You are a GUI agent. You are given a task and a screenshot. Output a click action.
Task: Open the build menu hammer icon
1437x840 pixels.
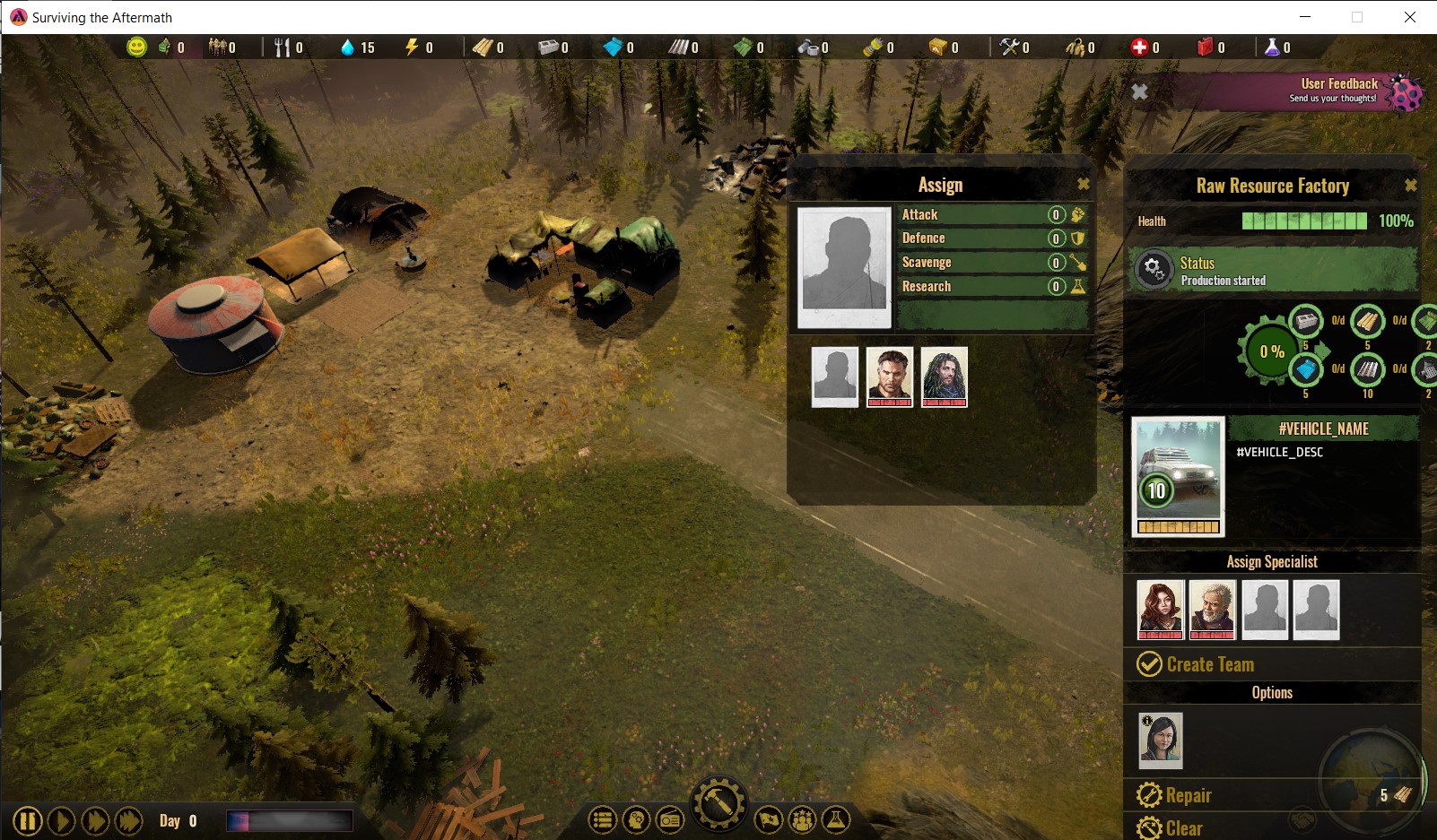point(718,803)
